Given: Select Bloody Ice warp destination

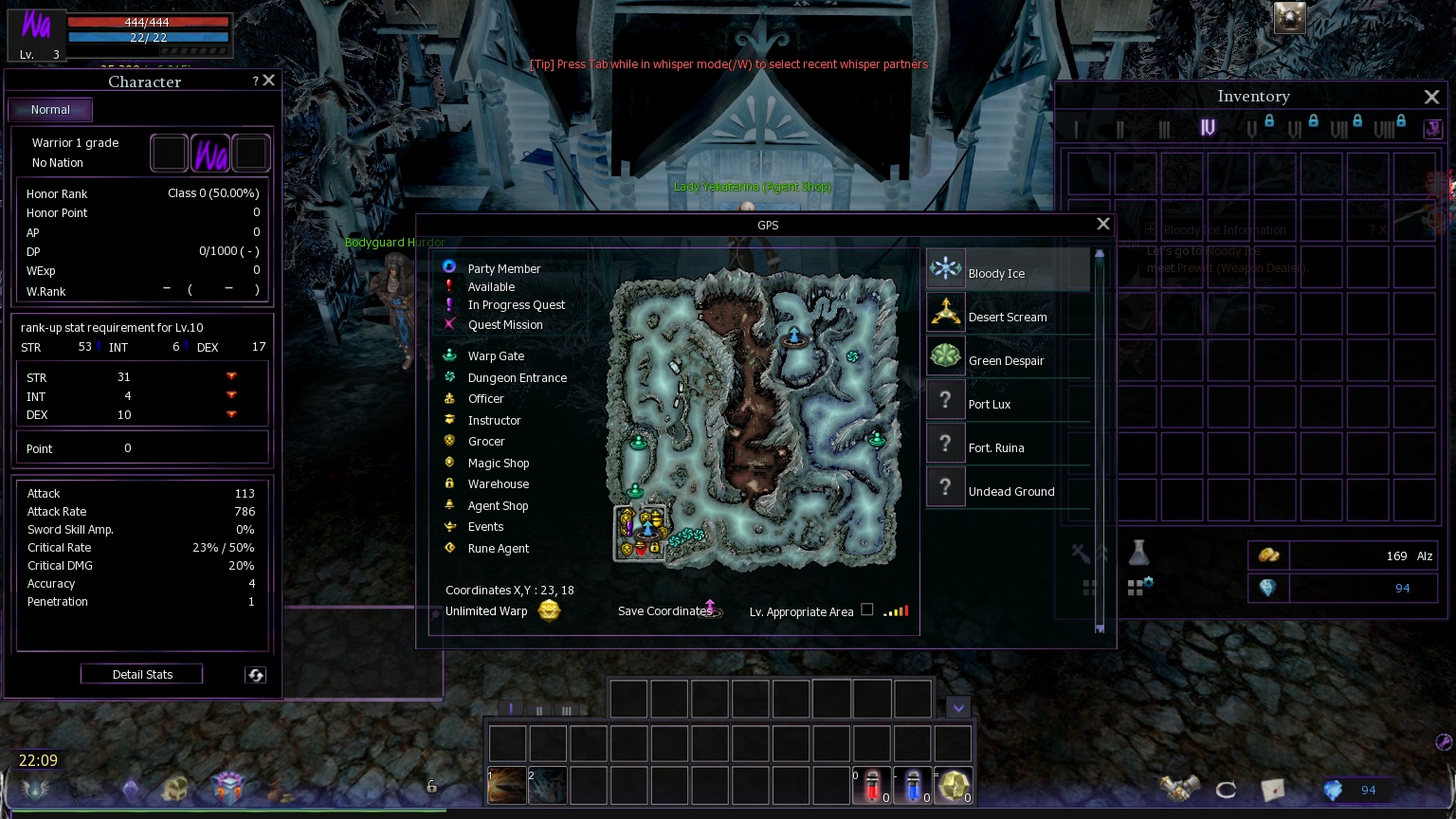Looking at the screenshot, I should click(1007, 271).
